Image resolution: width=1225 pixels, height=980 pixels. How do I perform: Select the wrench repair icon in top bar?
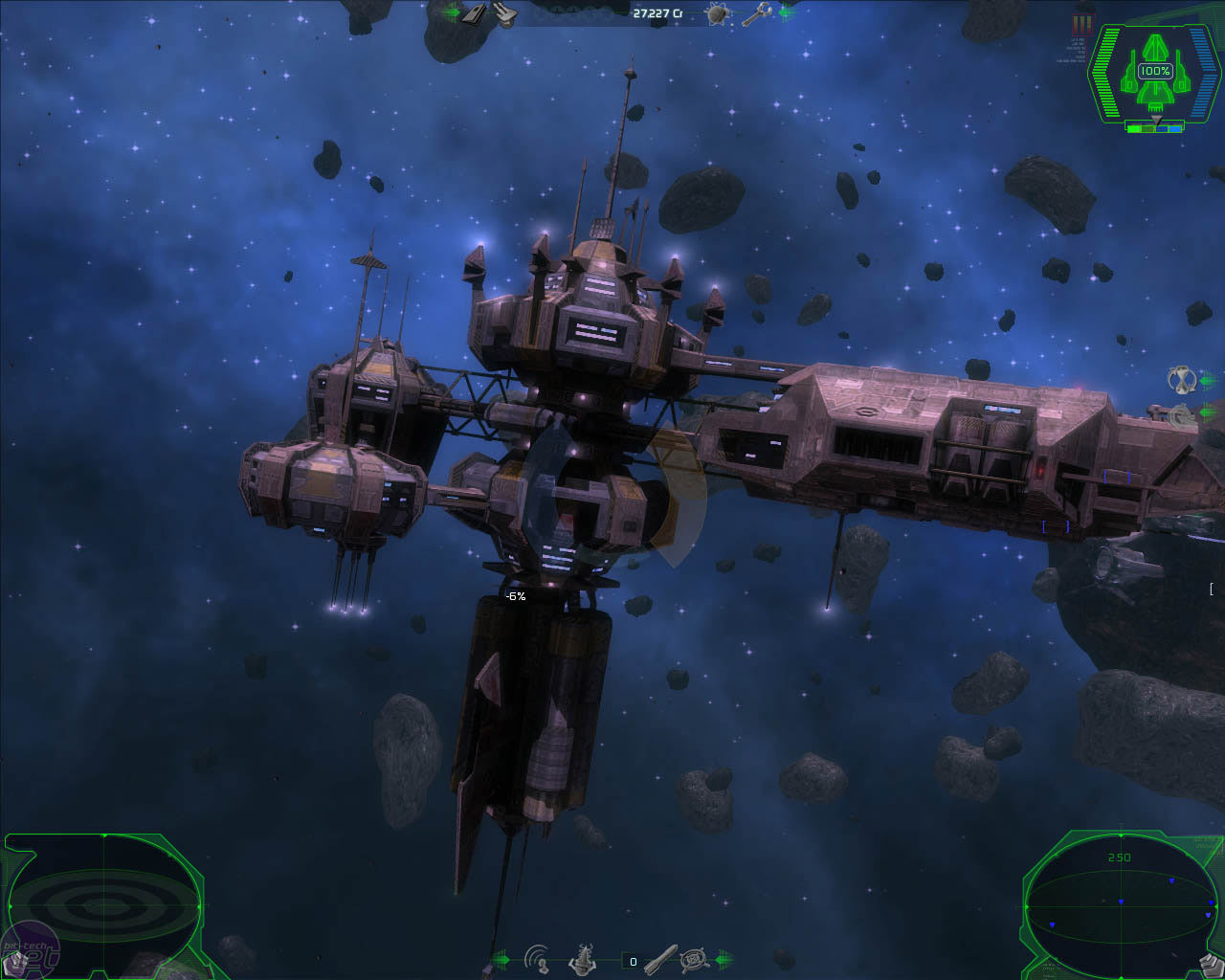click(759, 13)
